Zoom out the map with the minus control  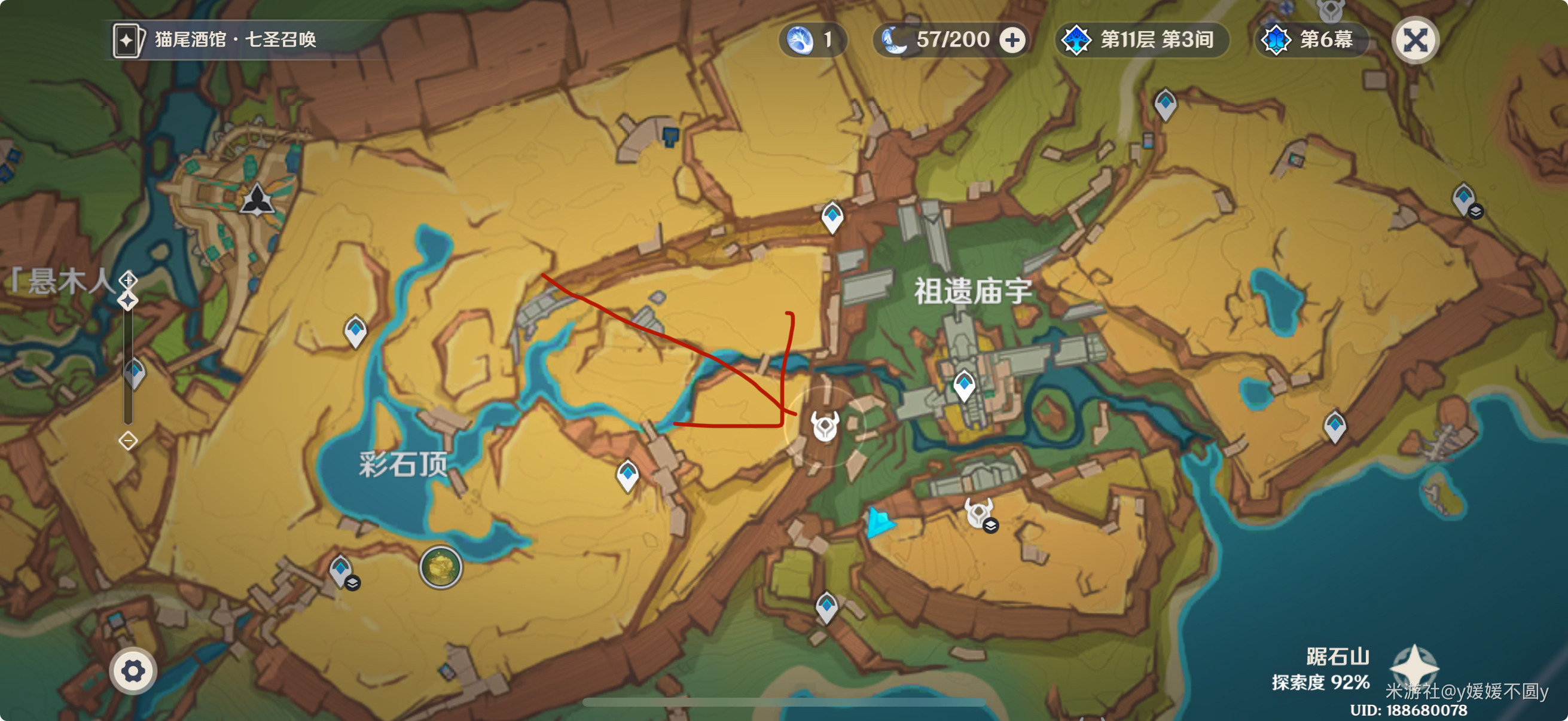pos(128,440)
